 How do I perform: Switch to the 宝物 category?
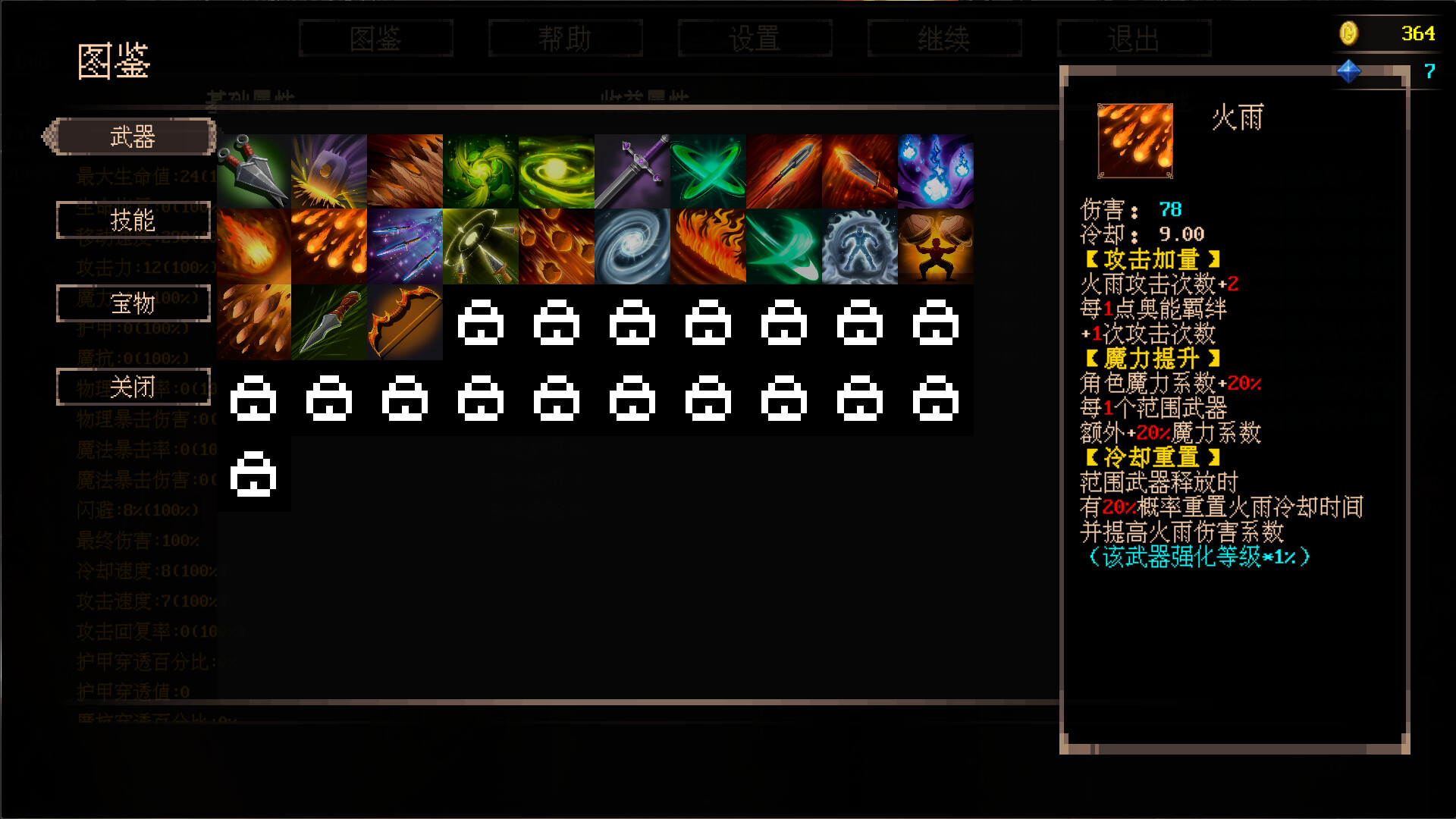tap(133, 303)
